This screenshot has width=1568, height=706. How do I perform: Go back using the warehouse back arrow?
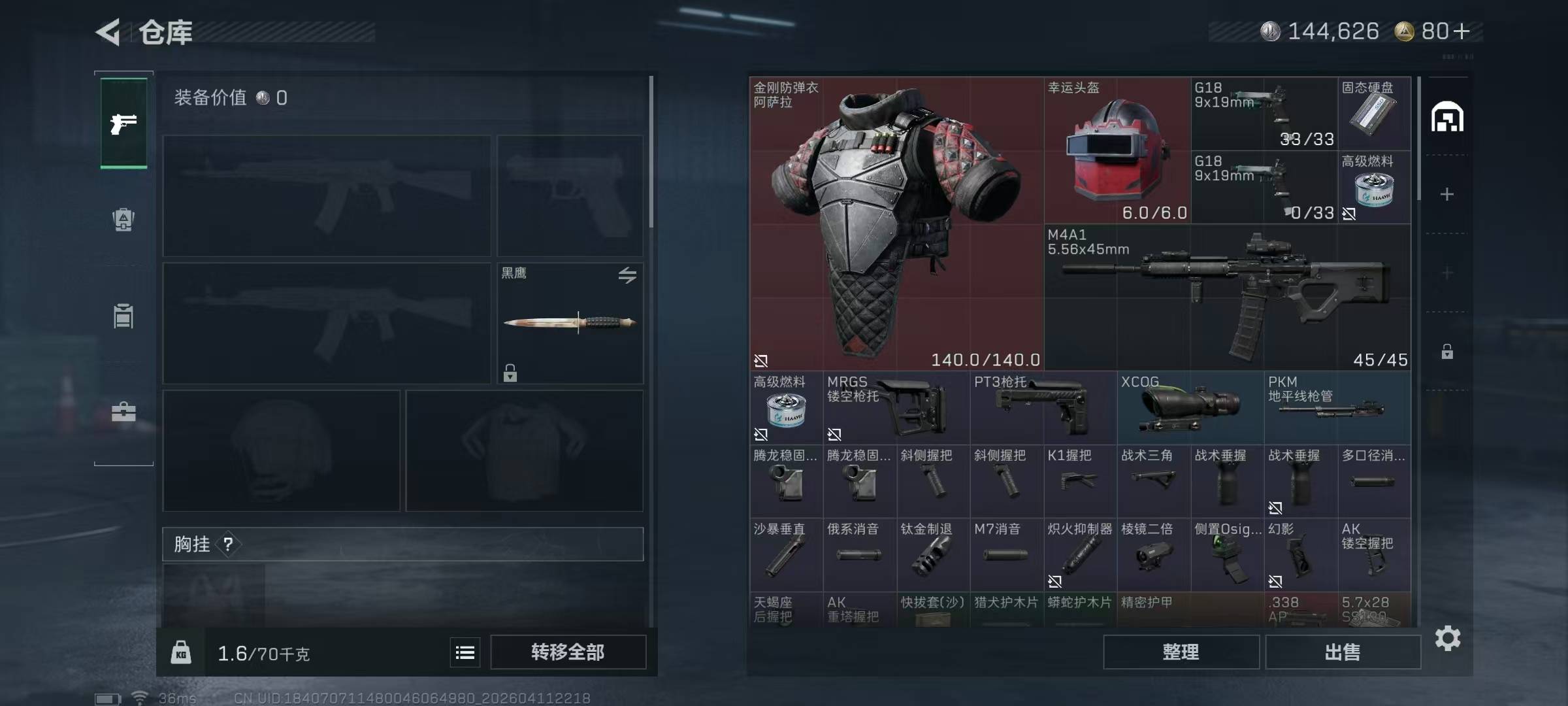pyautogui.click(x=108, y=32)
